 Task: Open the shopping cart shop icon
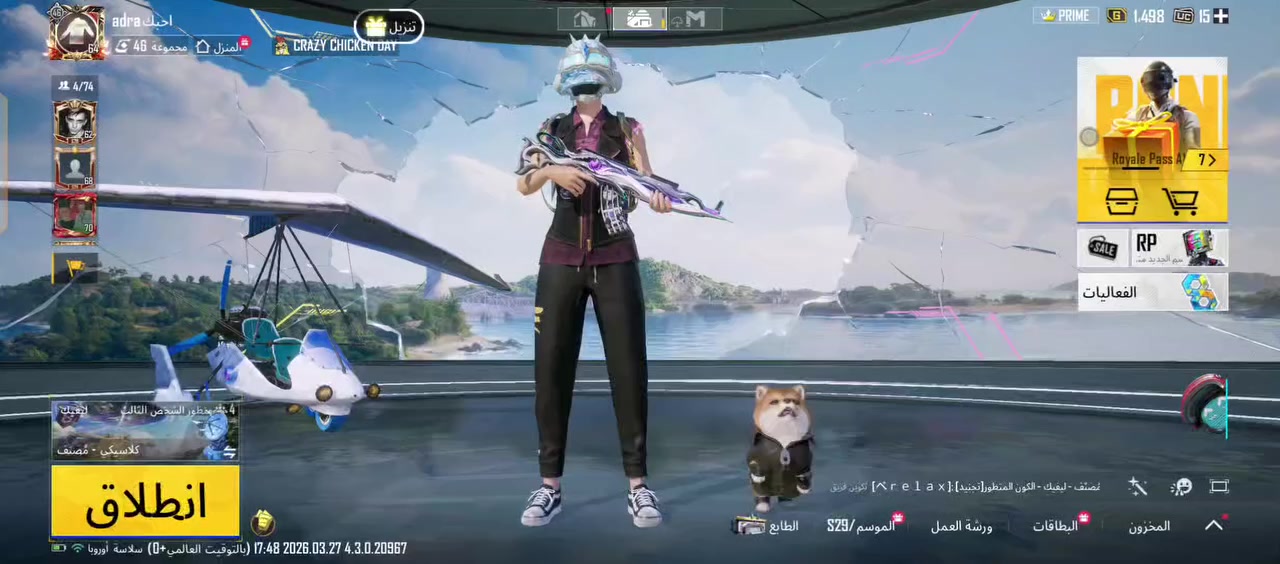tap(1181, 201)
